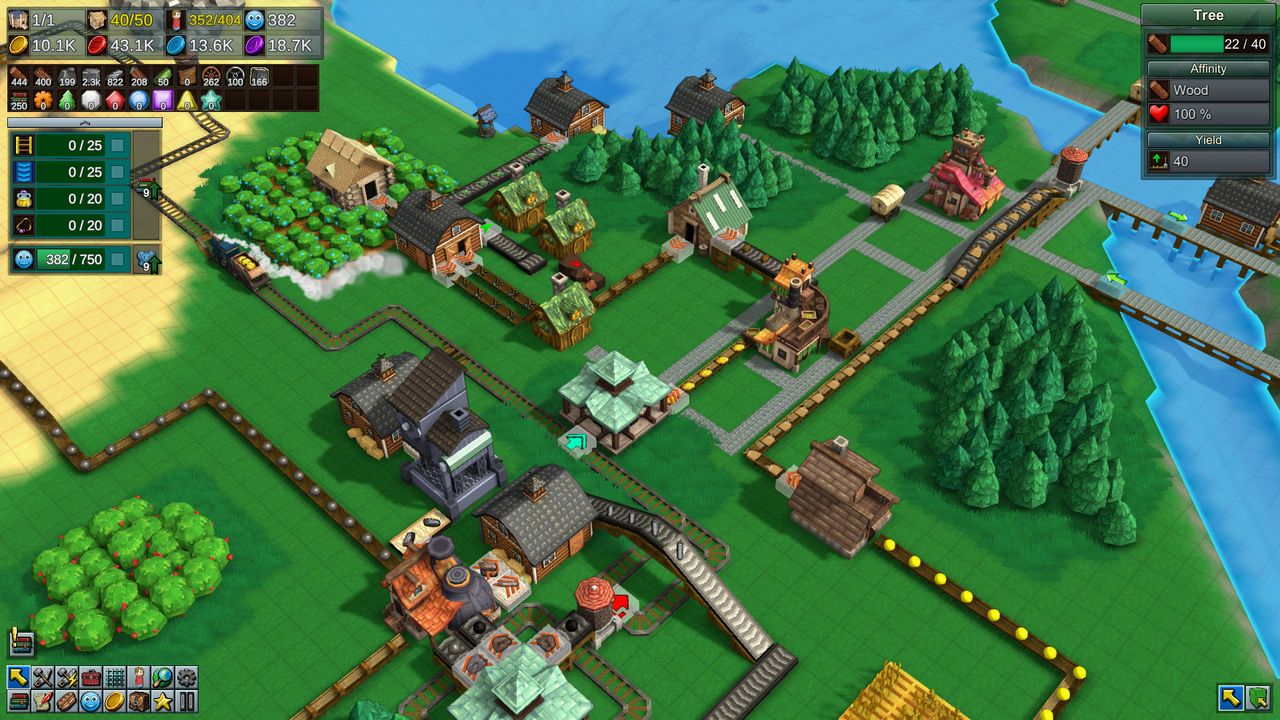Open the globe magnifier world view
The height and width of the screenshot is (720, 1280).
click(162, 677)
